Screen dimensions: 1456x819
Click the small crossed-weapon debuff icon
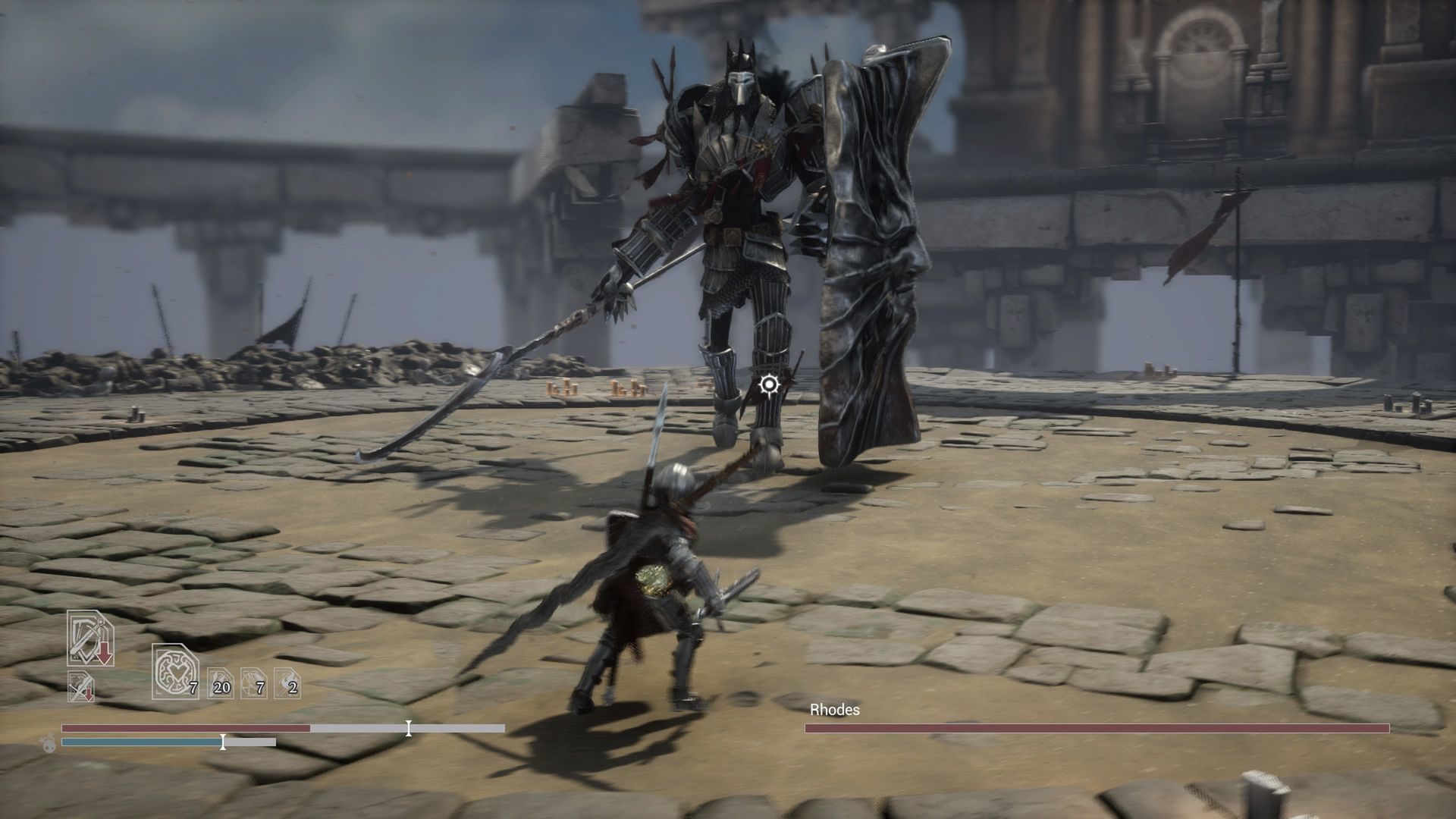(80, 686)
